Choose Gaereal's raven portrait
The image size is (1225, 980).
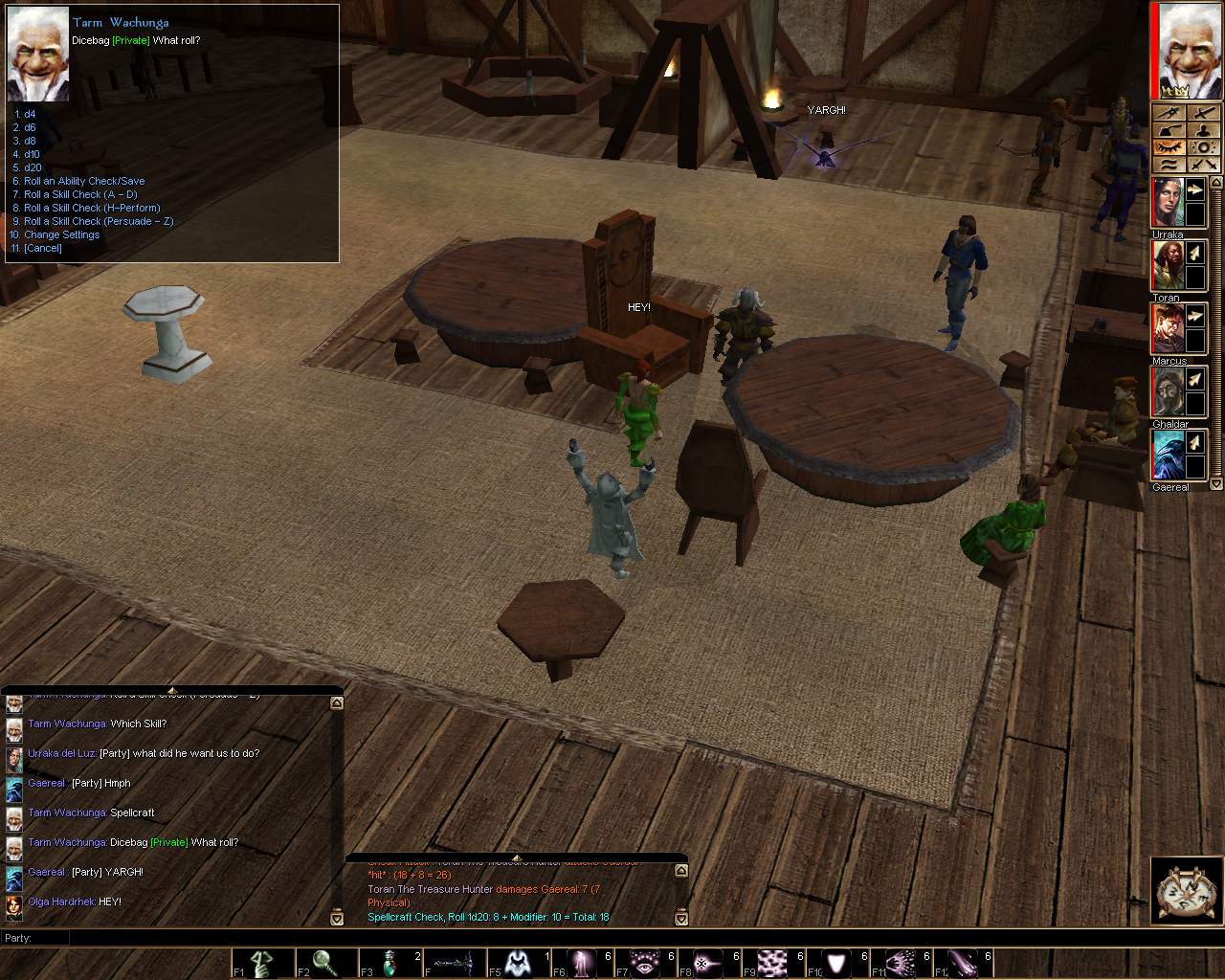click(1168, 456)
